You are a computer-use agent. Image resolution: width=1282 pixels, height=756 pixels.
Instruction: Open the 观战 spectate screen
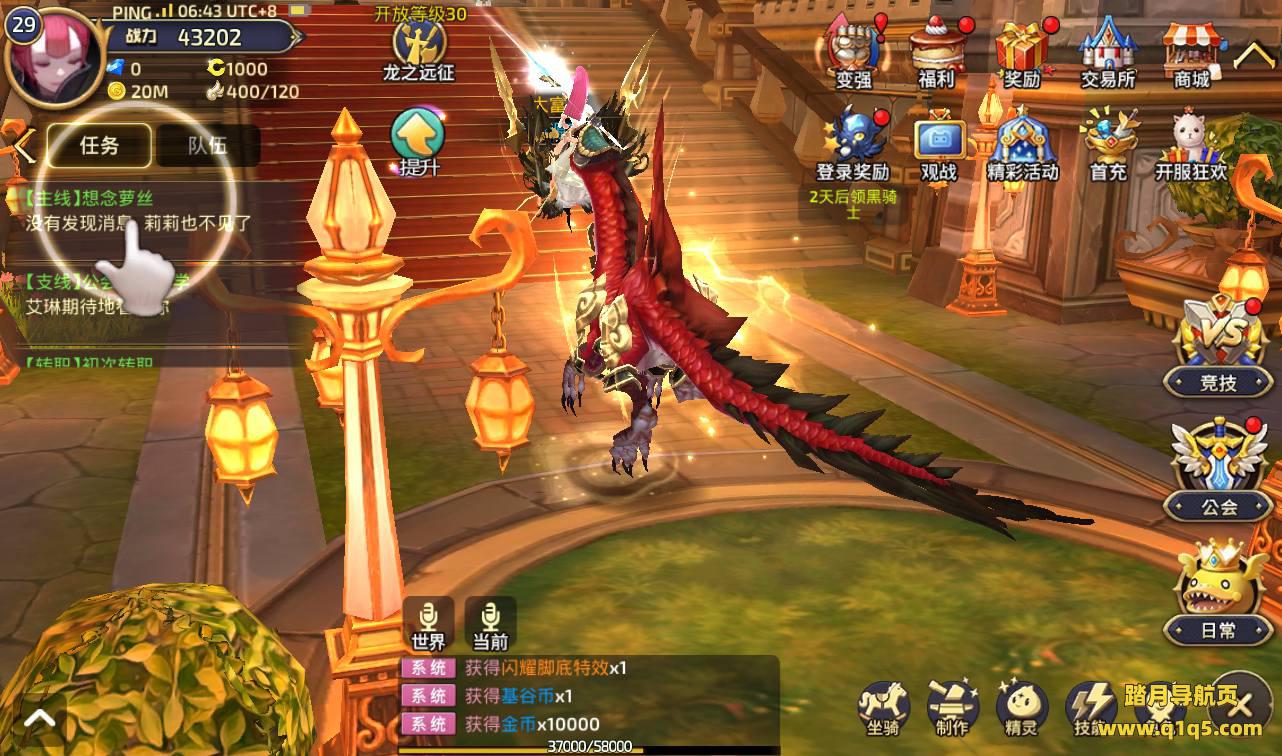pos(938,145)
